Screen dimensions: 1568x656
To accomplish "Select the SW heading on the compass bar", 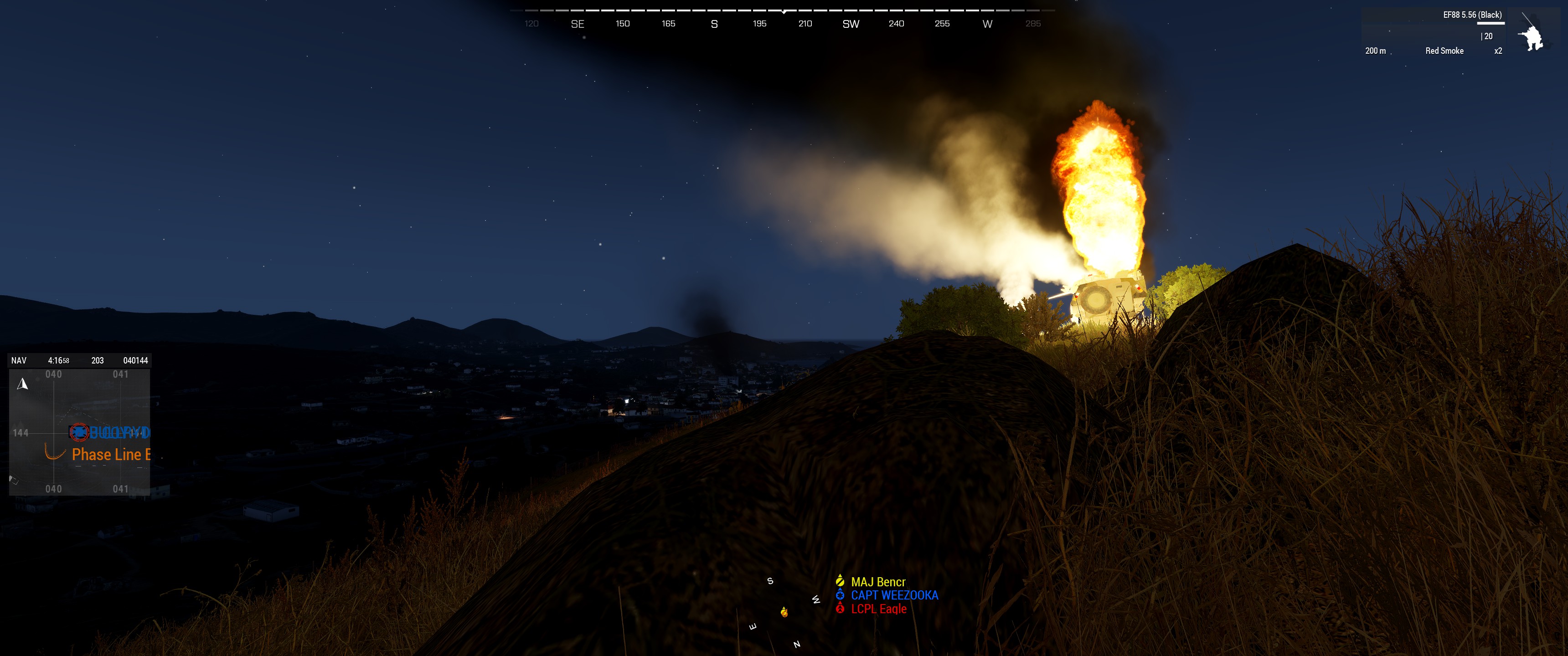I will click(x=851, y=23).
